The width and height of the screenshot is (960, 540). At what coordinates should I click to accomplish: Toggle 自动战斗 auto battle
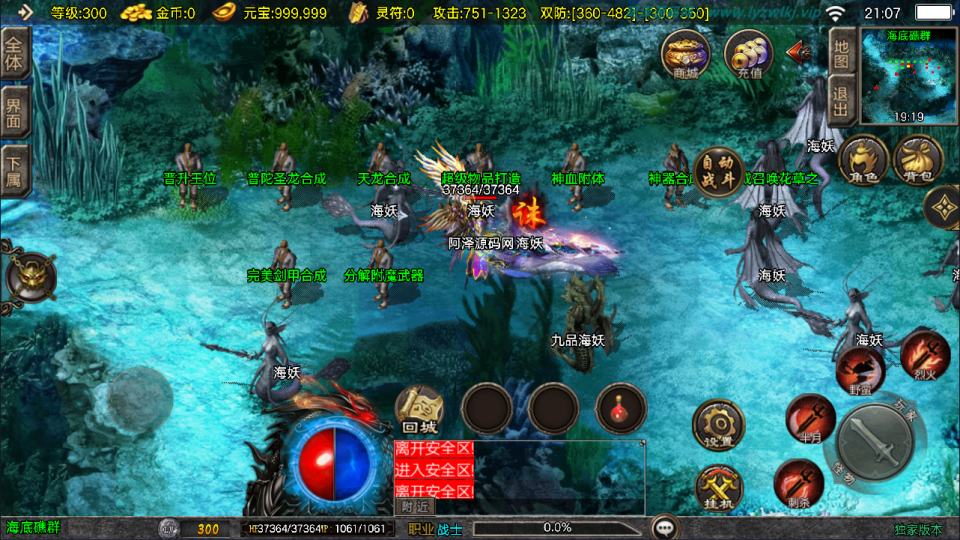point(717,170)
